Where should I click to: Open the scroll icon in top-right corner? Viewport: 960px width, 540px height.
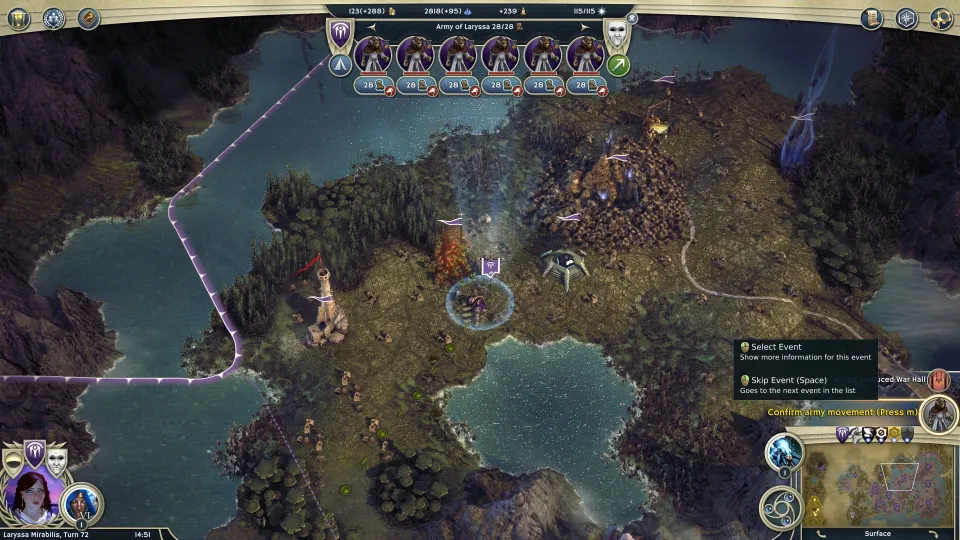coord(872,18)
